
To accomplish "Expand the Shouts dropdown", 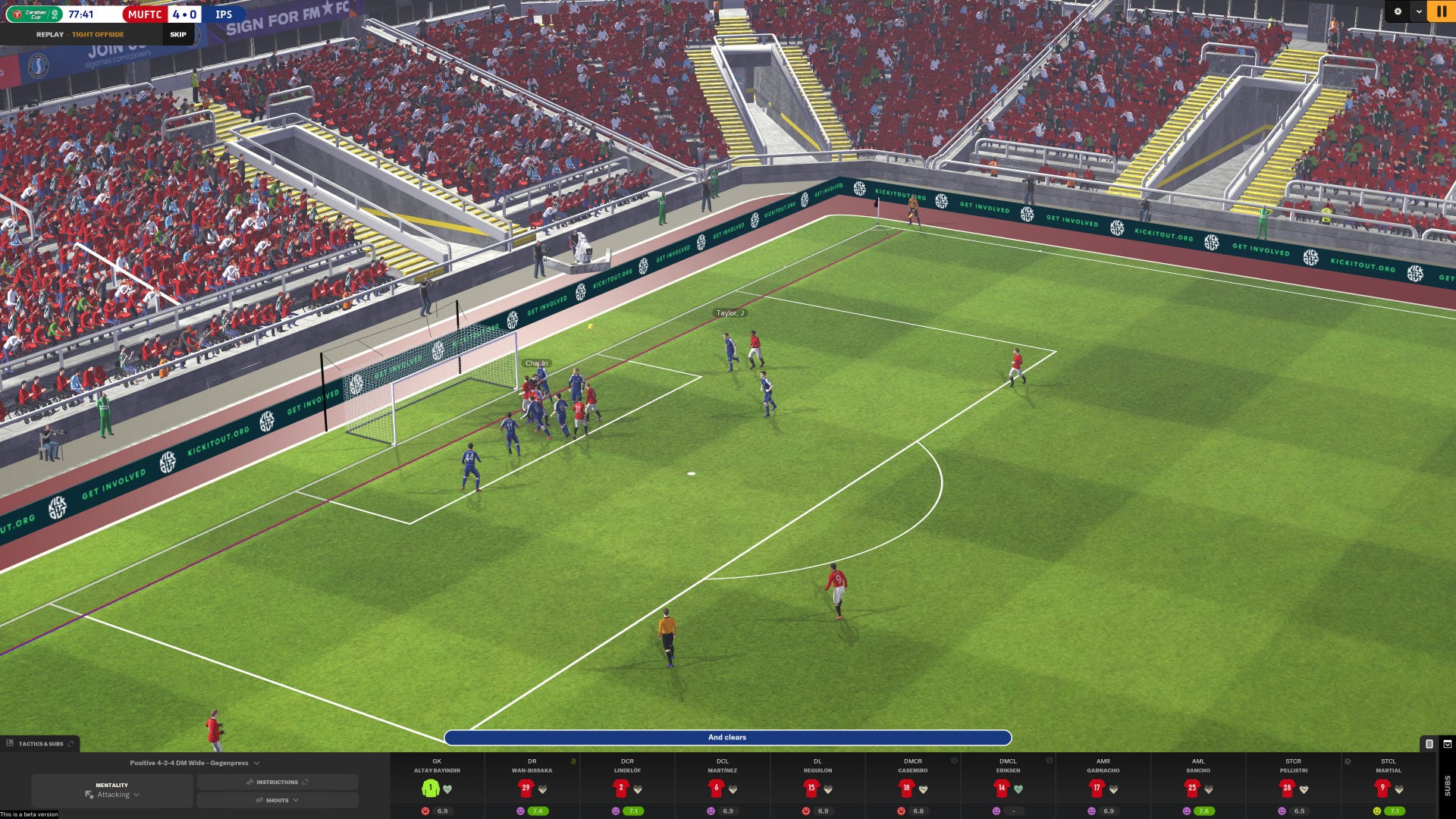I will 296,800.
